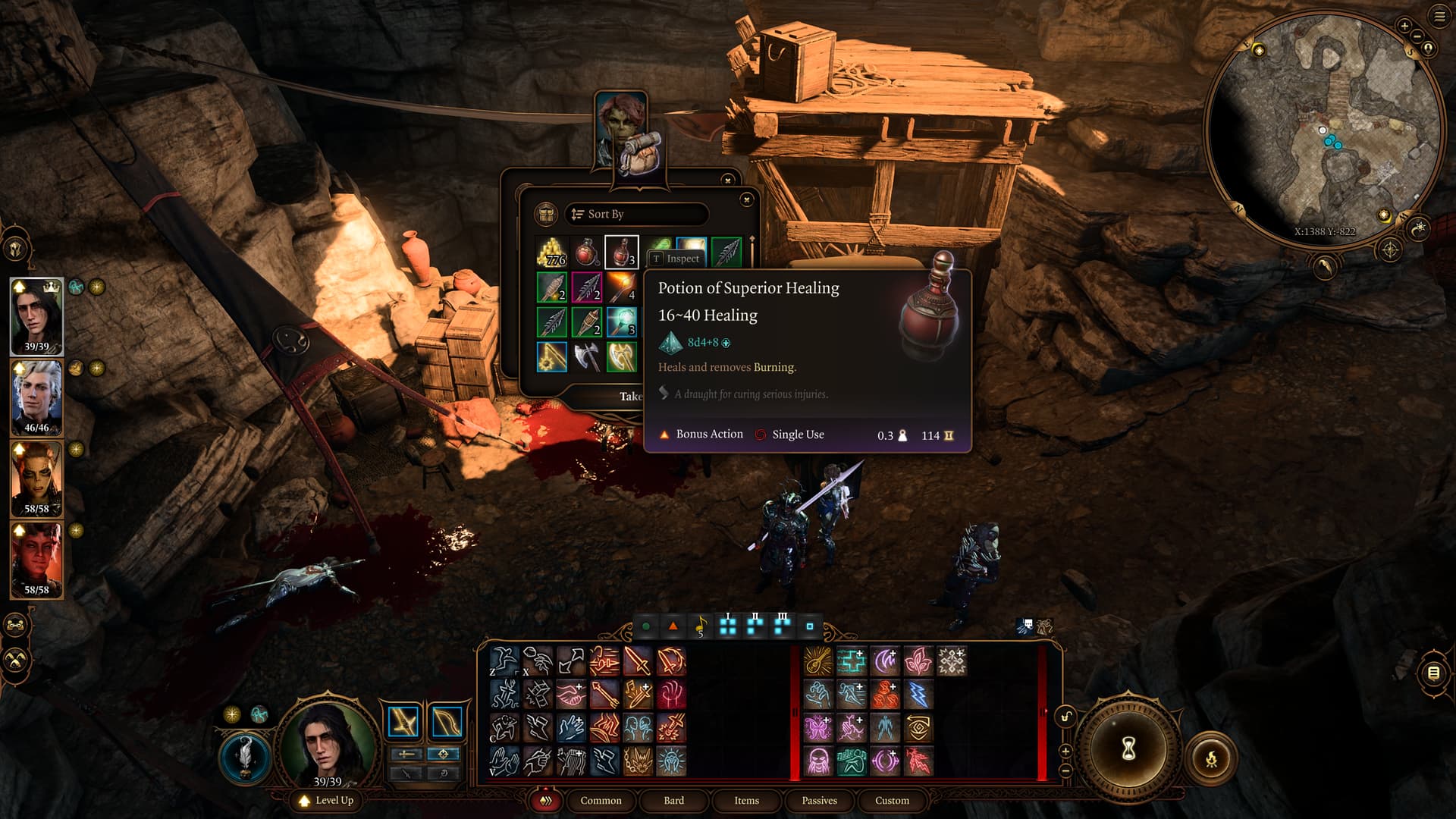Open the Sort By dropdown in loot window
This screenshot has width=1456, height=819.
tap(635, 215)
